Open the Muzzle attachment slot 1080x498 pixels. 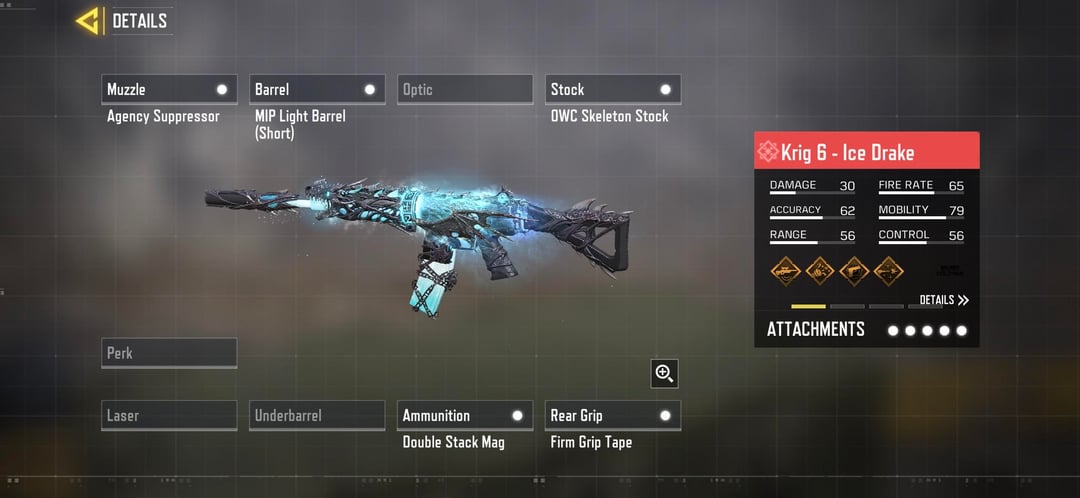pyautogui.click(x=169, y=89)
